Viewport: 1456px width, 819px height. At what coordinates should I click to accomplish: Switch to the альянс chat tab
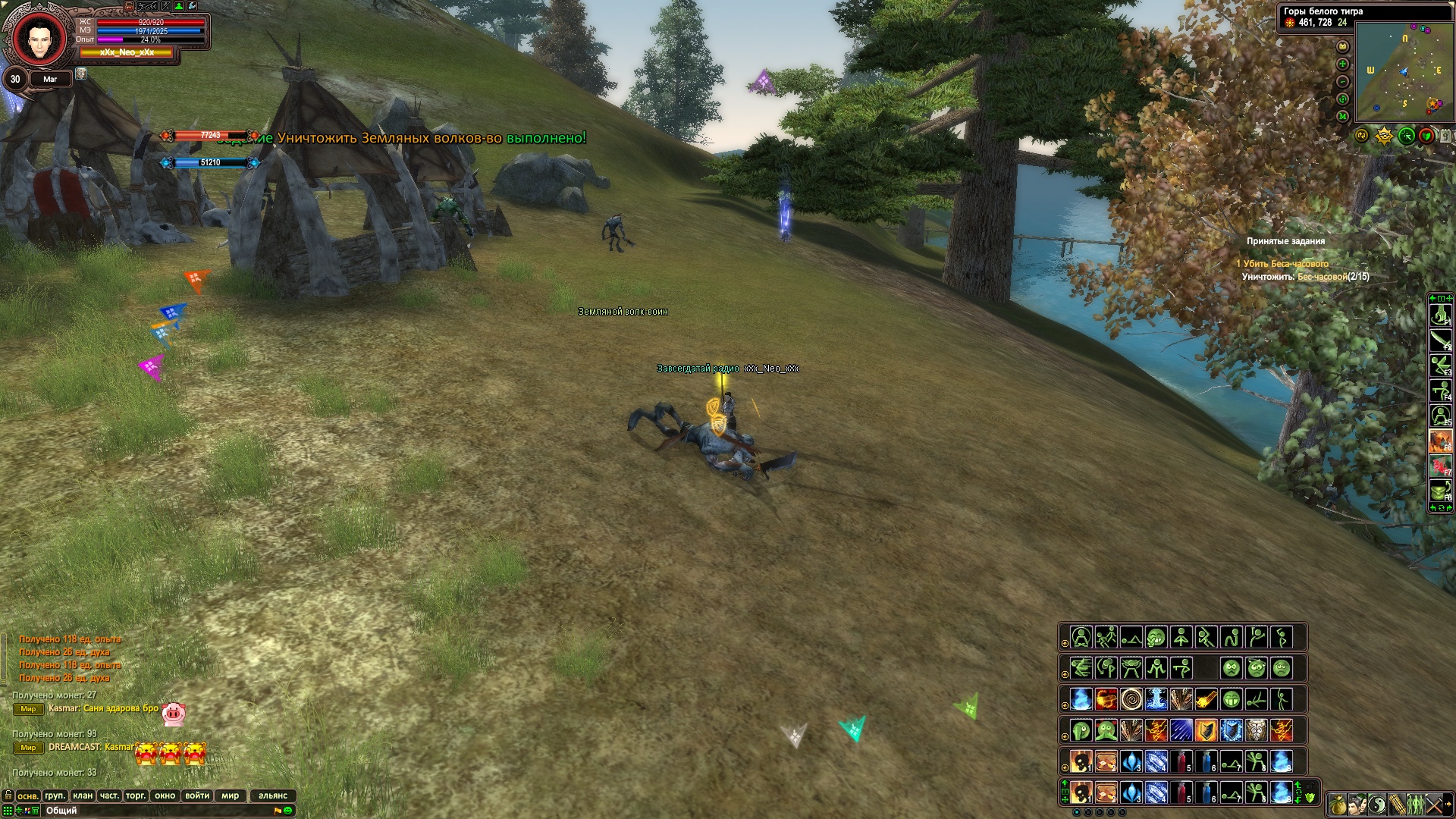click(273, 795)
